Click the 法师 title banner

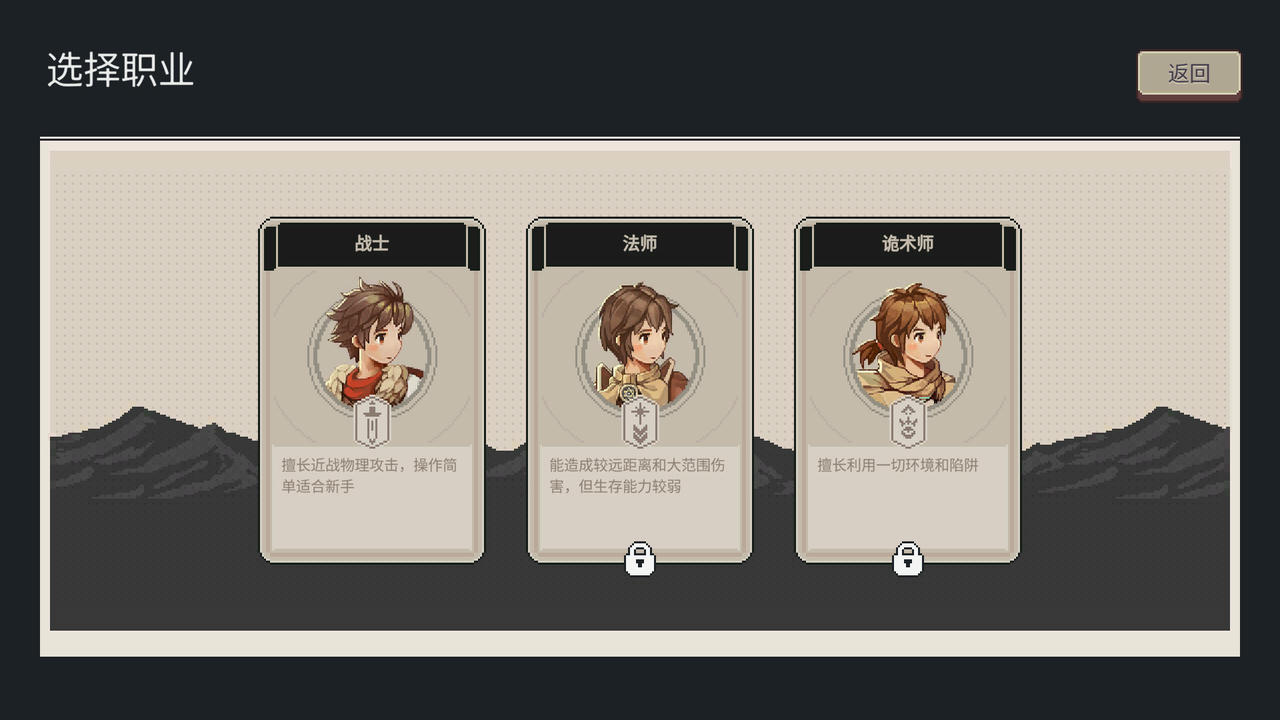click(641, 242)
